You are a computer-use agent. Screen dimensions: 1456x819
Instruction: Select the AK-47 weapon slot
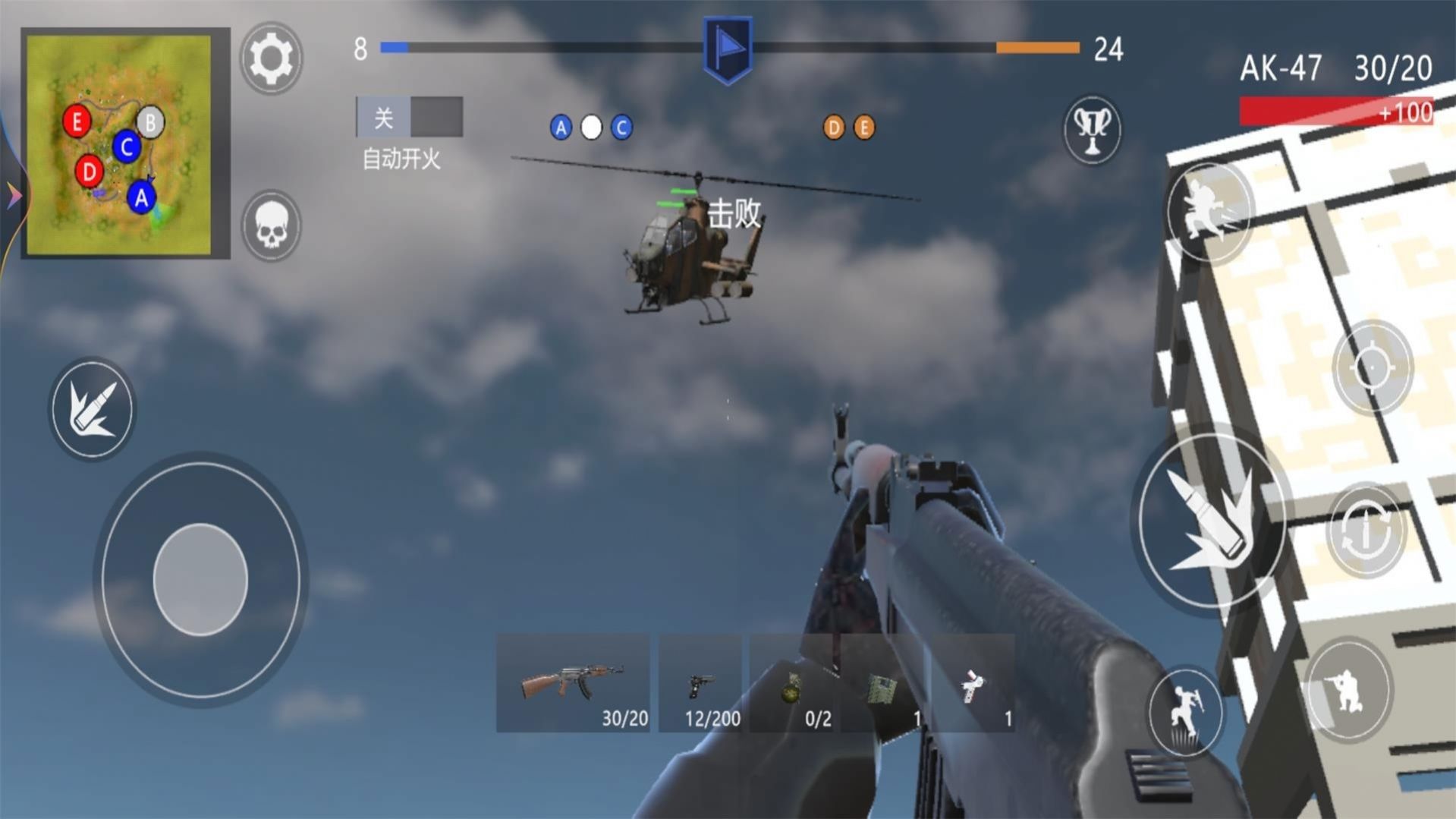tap(574, 683)
